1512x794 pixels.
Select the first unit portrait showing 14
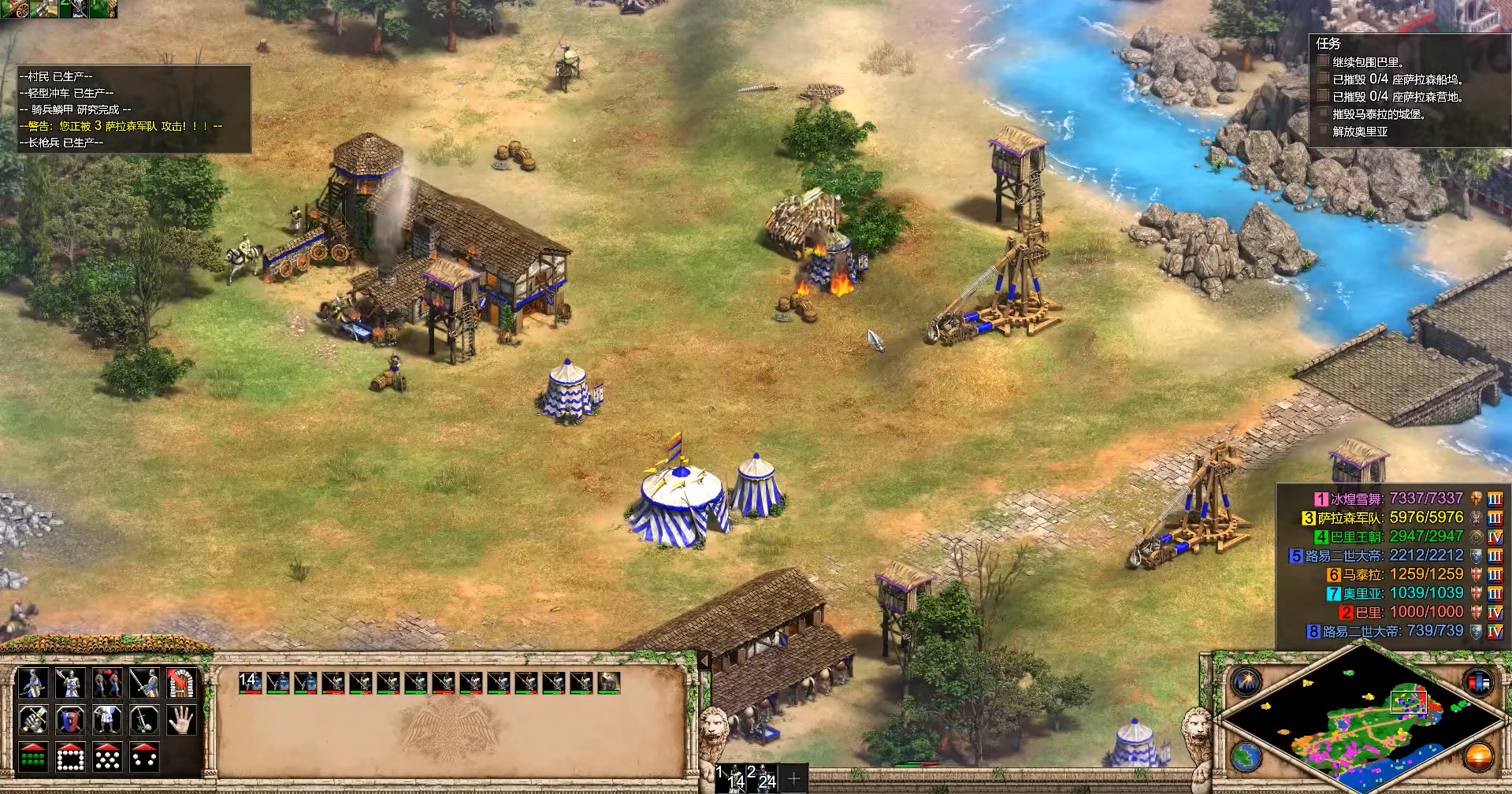pos(250,683)
